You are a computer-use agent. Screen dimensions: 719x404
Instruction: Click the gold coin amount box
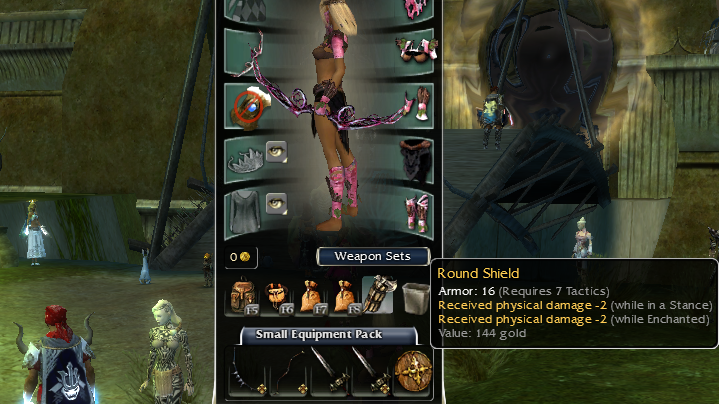[x=243, y=257]
